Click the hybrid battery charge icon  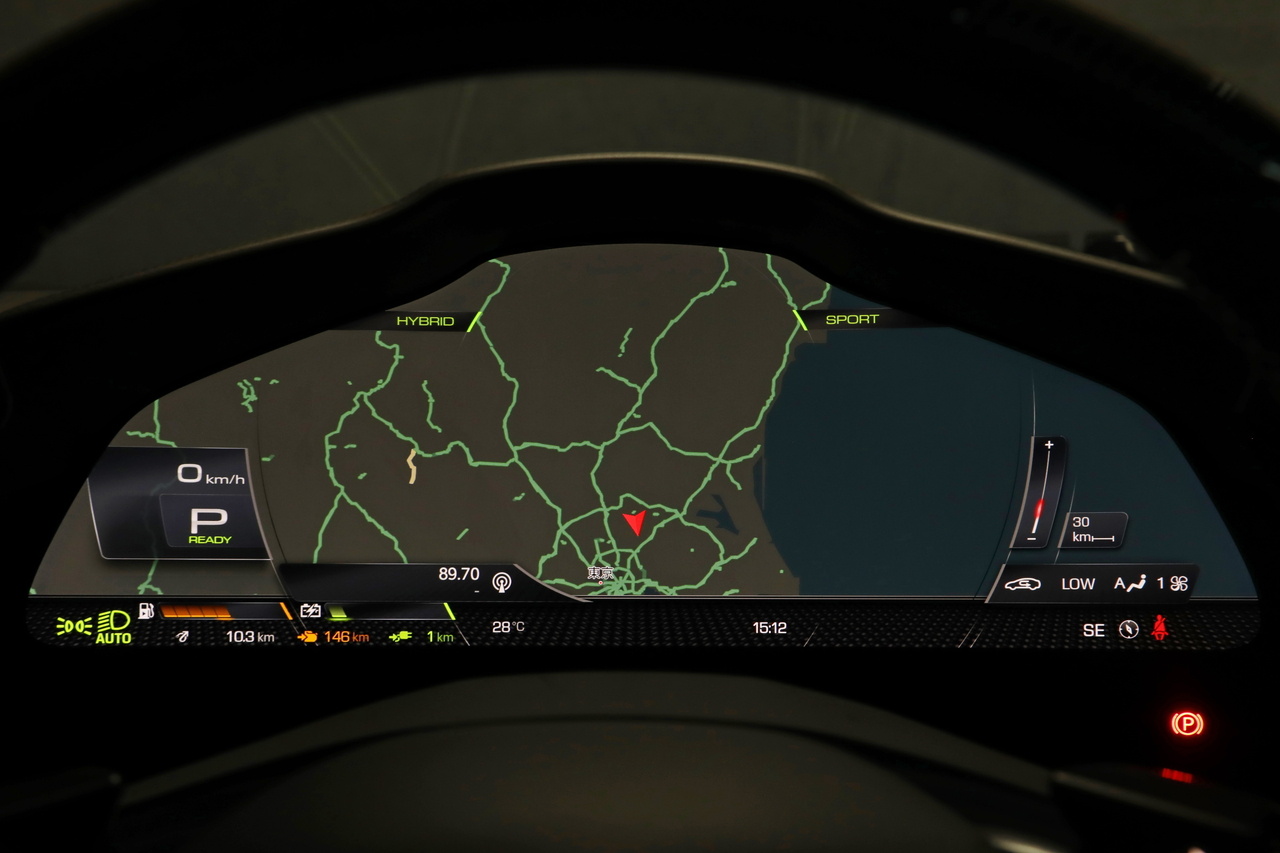[310, 610]
